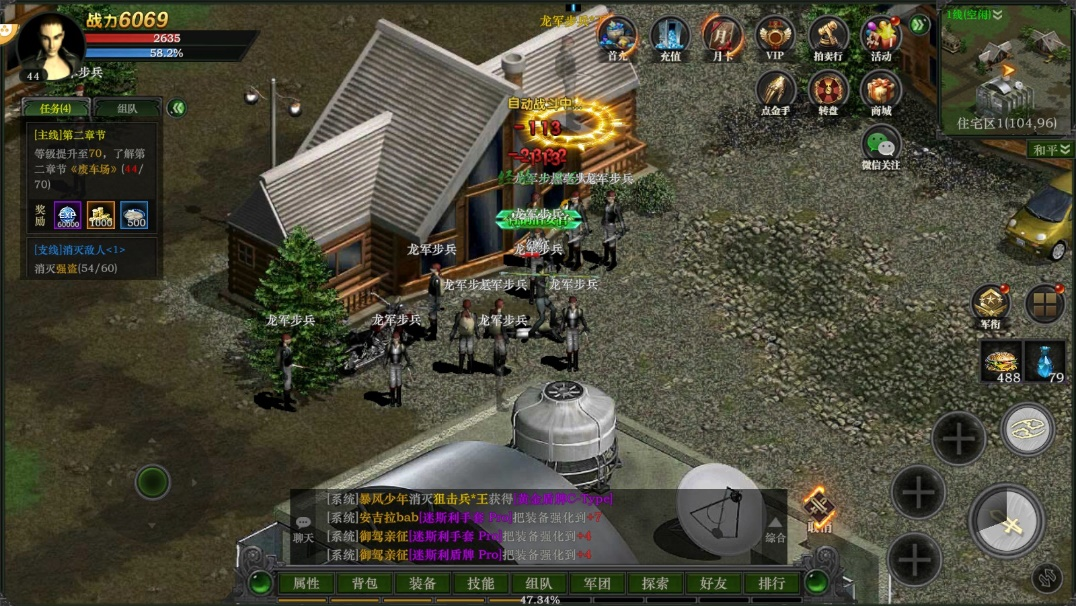Viewport: 1076px width, 606px height.
Task: Open the 和平 combat mode dropdown
Action: pyautogui.click(x=1050, y=149)
